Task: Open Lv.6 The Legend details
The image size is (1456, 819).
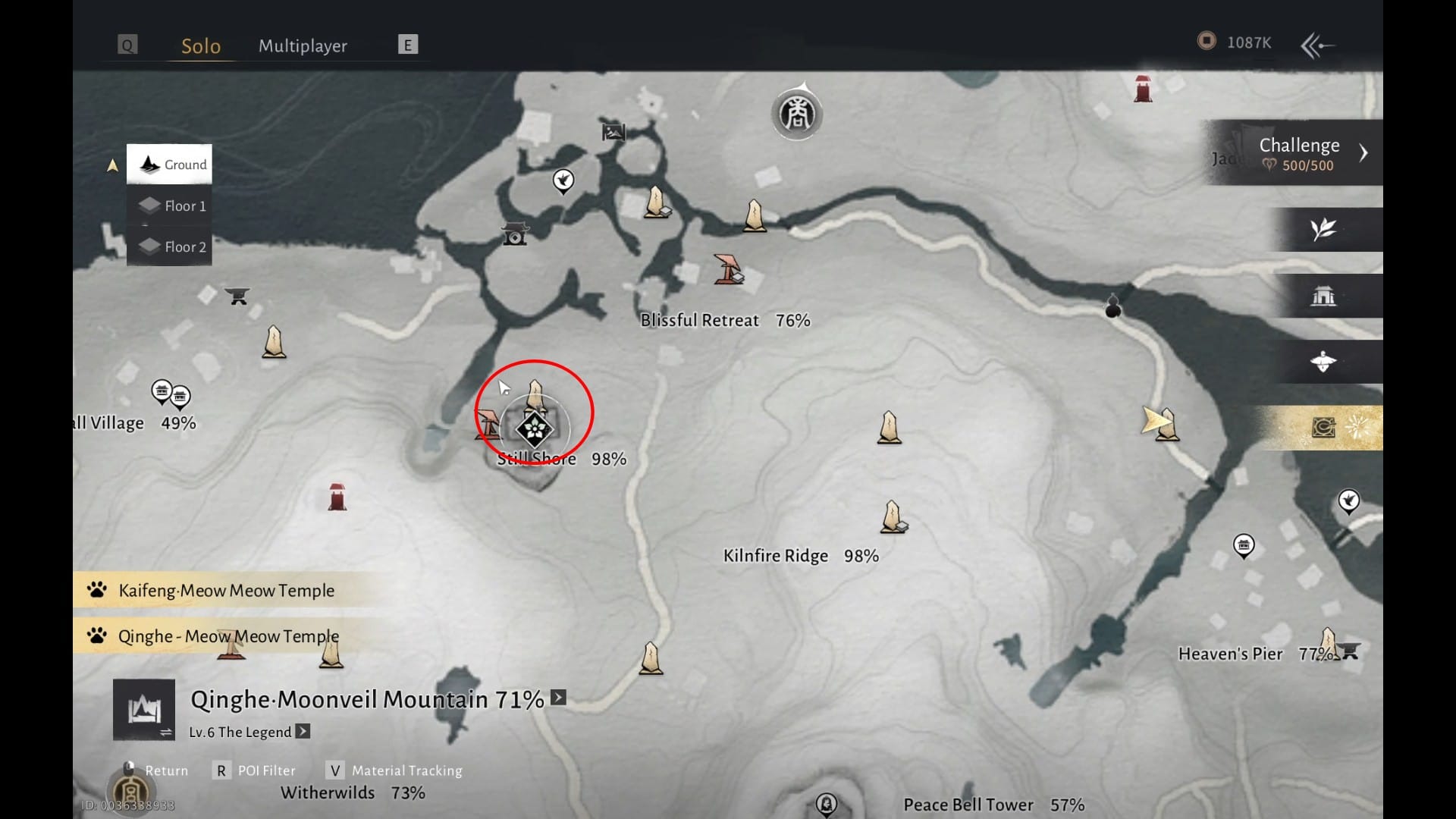Action: [303, 732]
